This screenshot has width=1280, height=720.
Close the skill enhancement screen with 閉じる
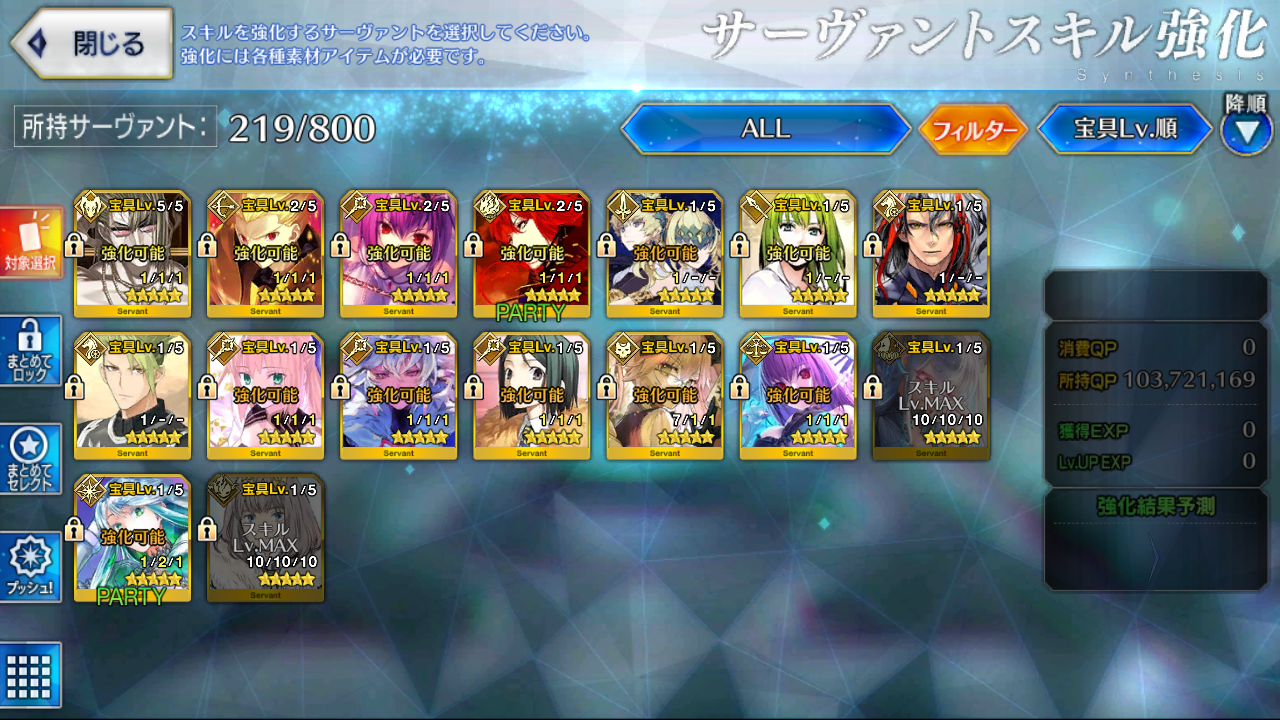92,44
